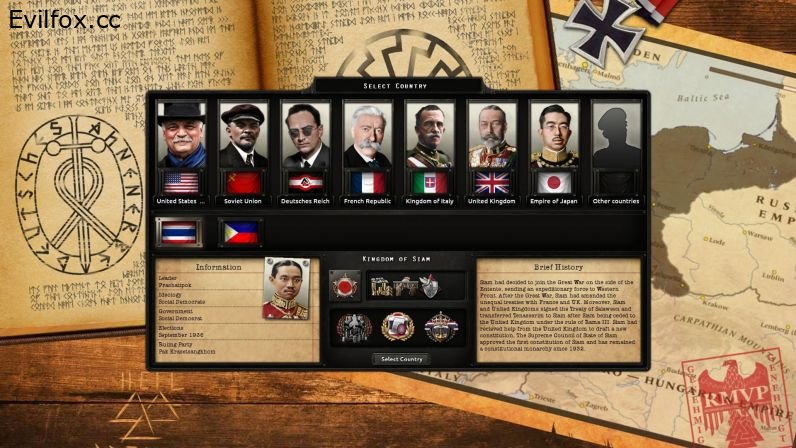Click the crowned national spirit icon

440,326
